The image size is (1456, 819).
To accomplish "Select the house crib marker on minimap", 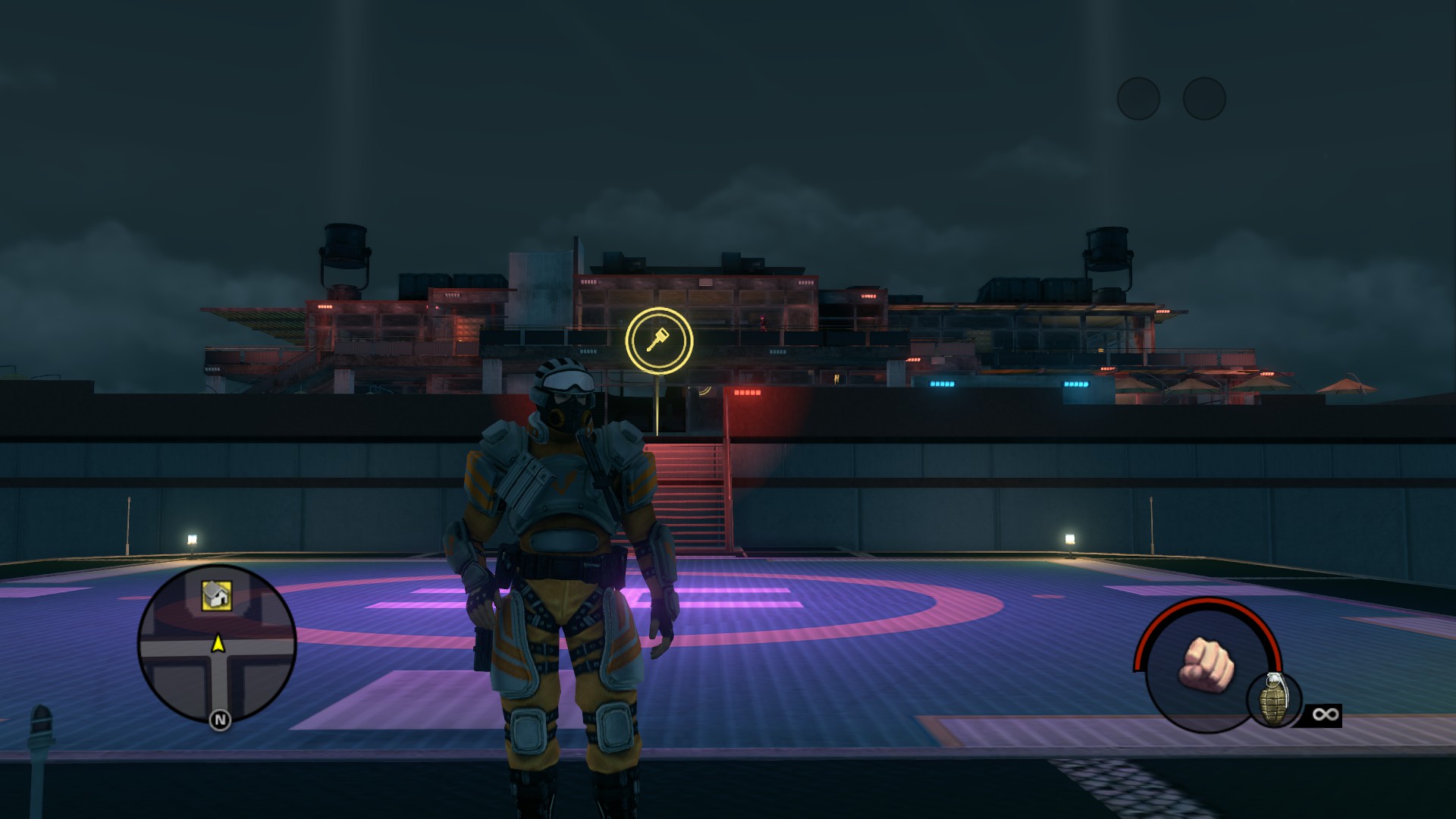I will click(x=216, y=595).
